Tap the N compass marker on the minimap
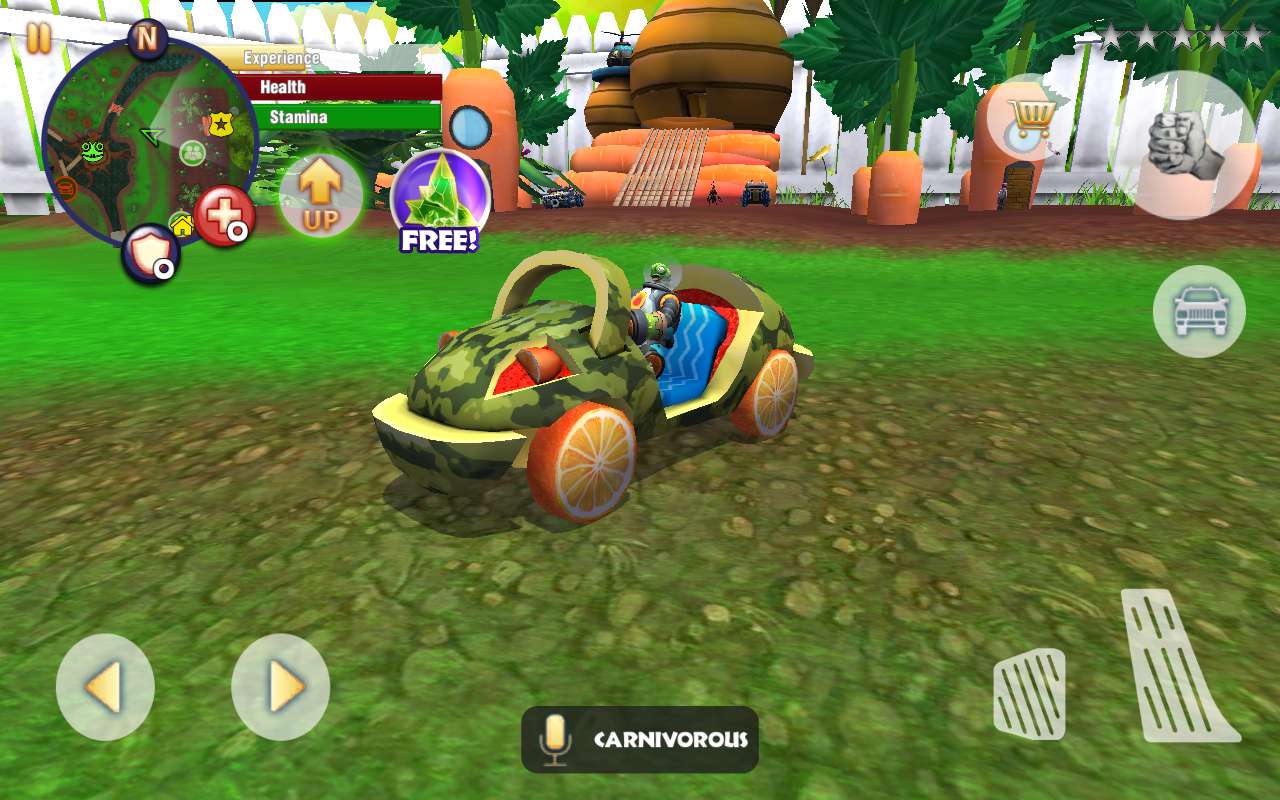Image resolution: width=1280 pixels, height=800 pixels. point(147,38)
